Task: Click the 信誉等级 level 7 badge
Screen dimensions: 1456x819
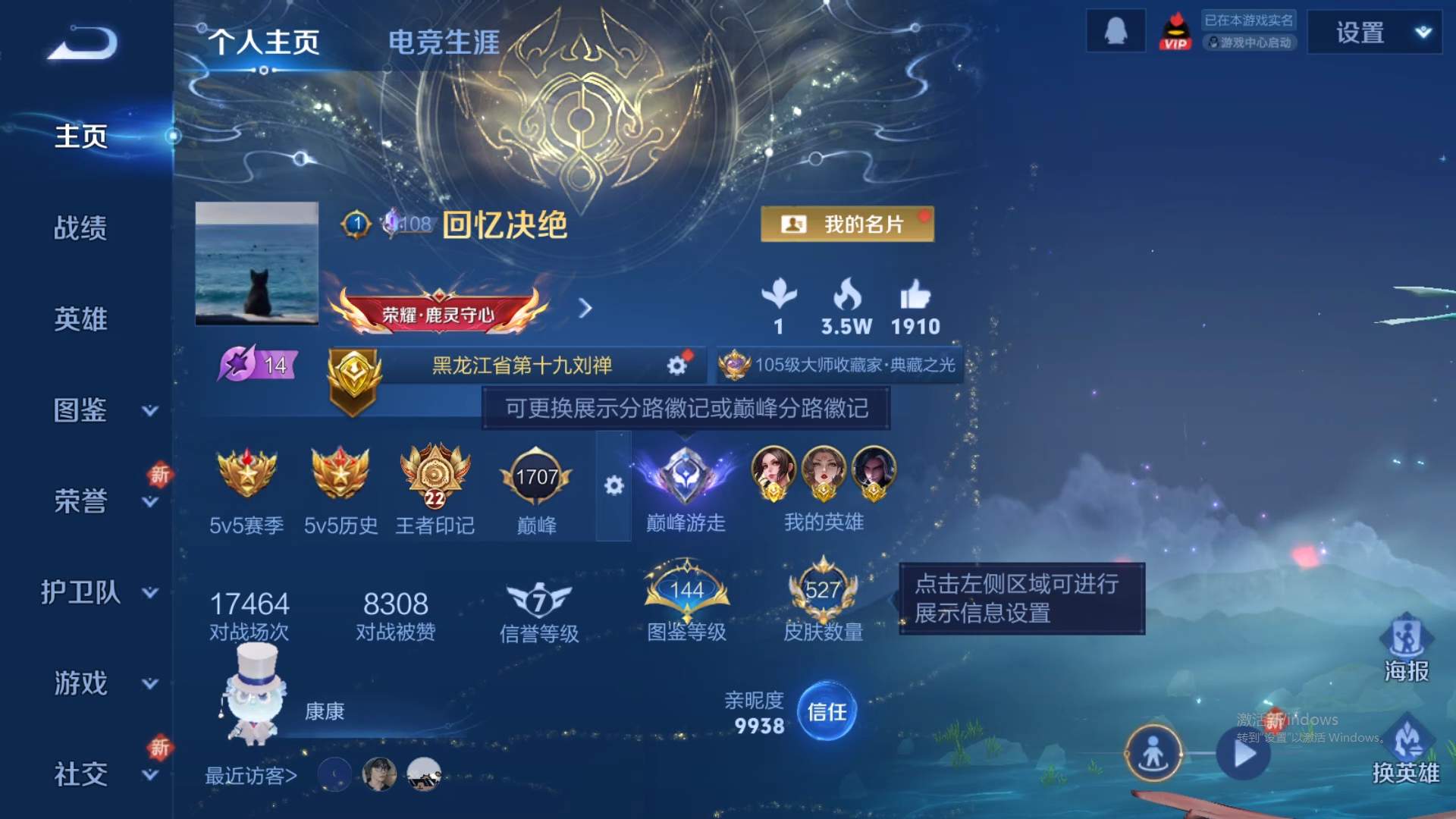Action: click(540, 598)
